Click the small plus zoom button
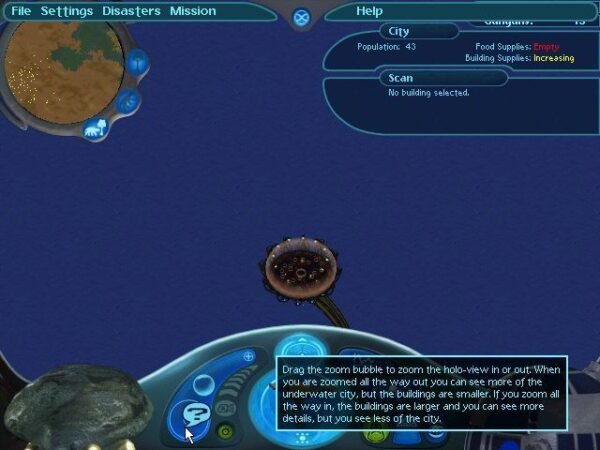The image size is (600, 450). tap(248, 355)
